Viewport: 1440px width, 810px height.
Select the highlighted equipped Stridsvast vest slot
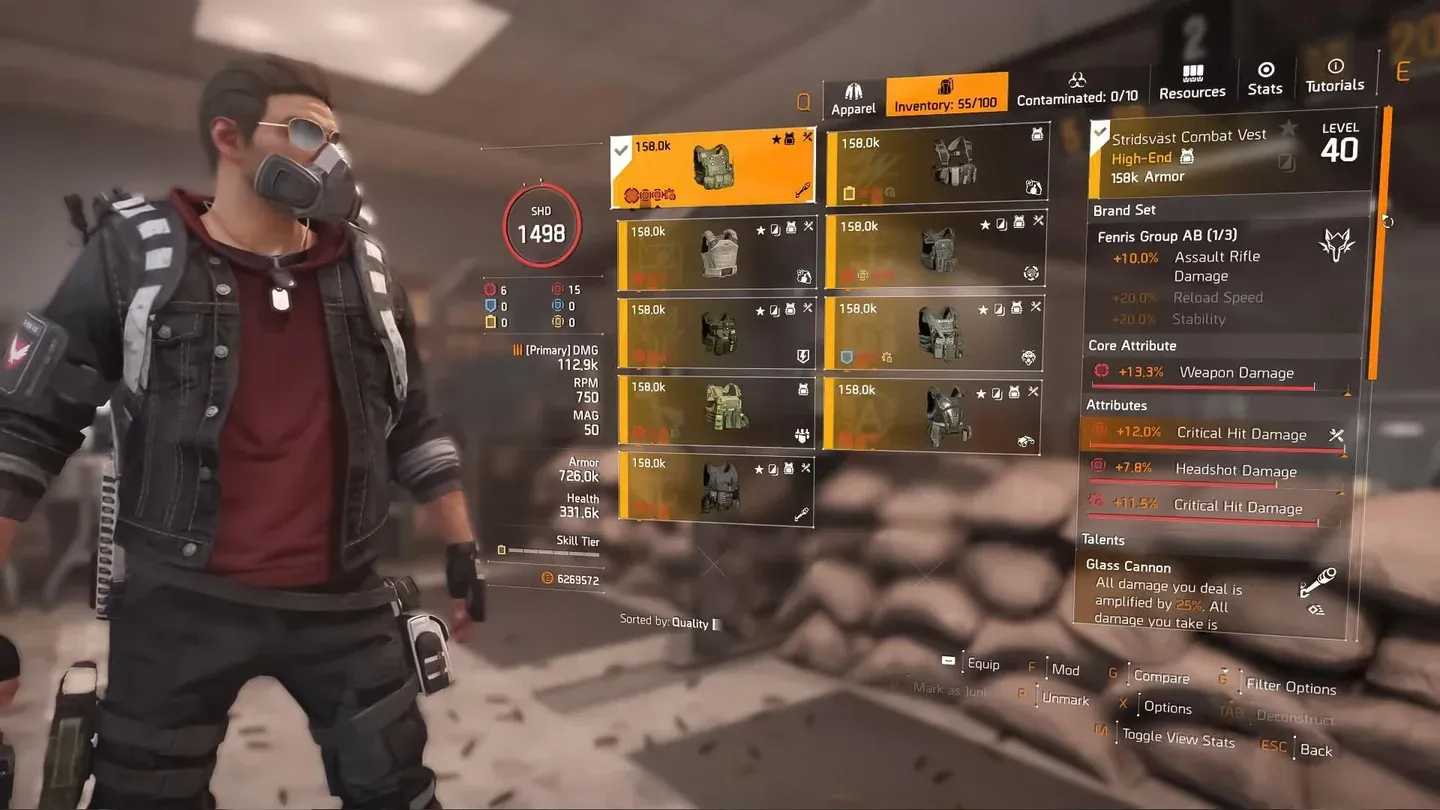[713, 167]
